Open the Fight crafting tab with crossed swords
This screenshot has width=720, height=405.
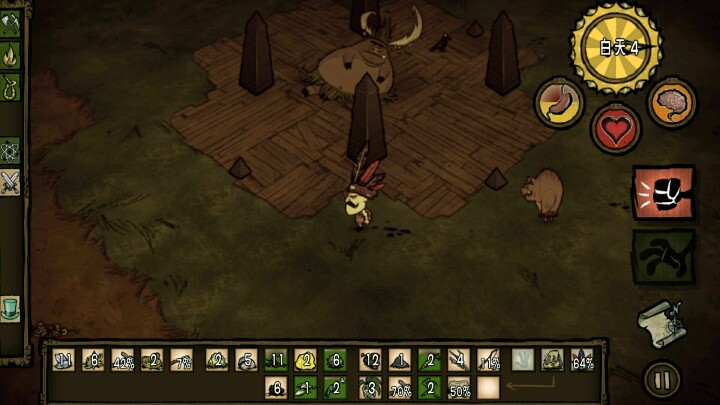coord(10,182)
